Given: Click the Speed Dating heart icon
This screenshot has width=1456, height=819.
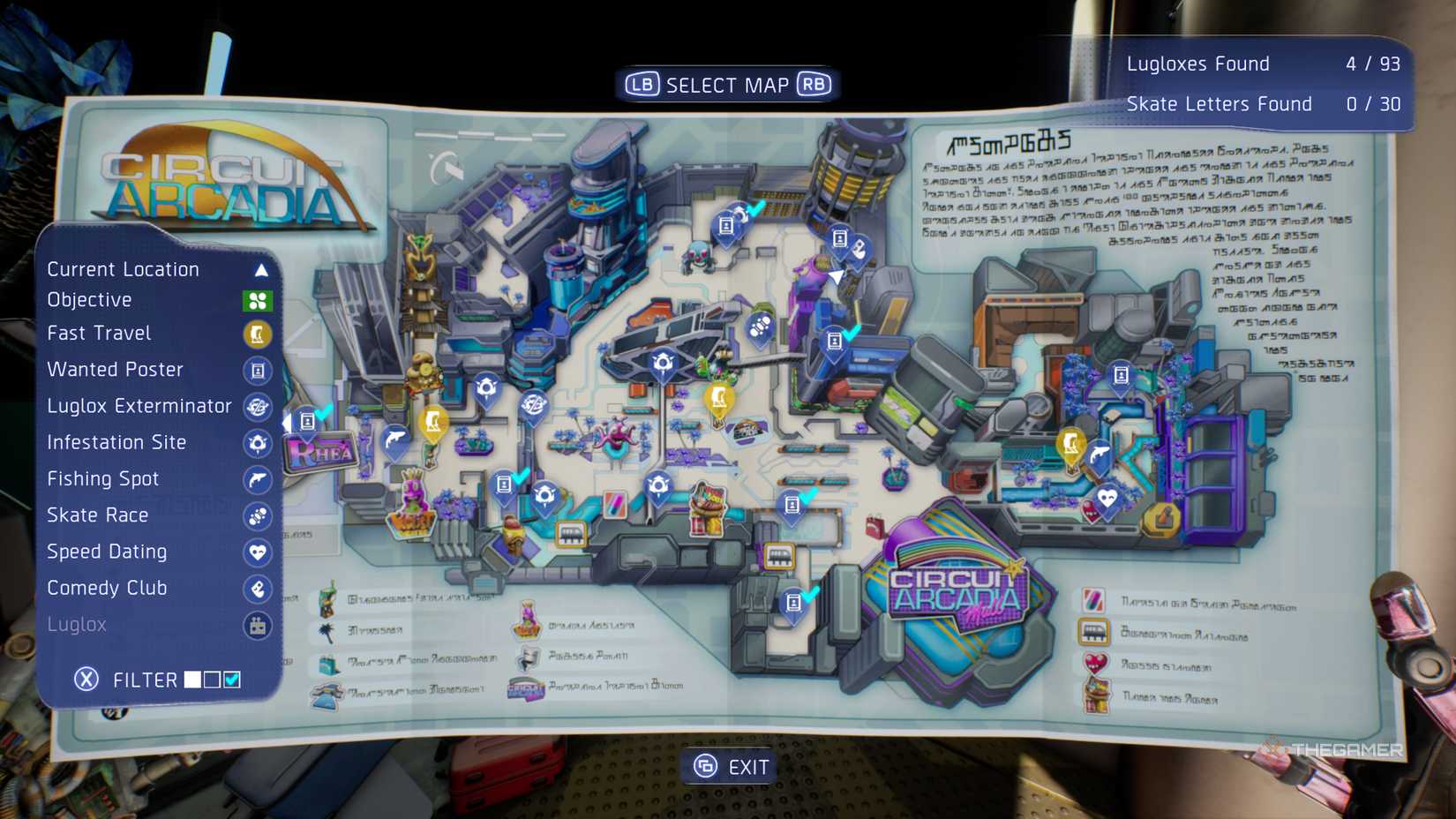Looking at the screenshot, I should (257, 552).
